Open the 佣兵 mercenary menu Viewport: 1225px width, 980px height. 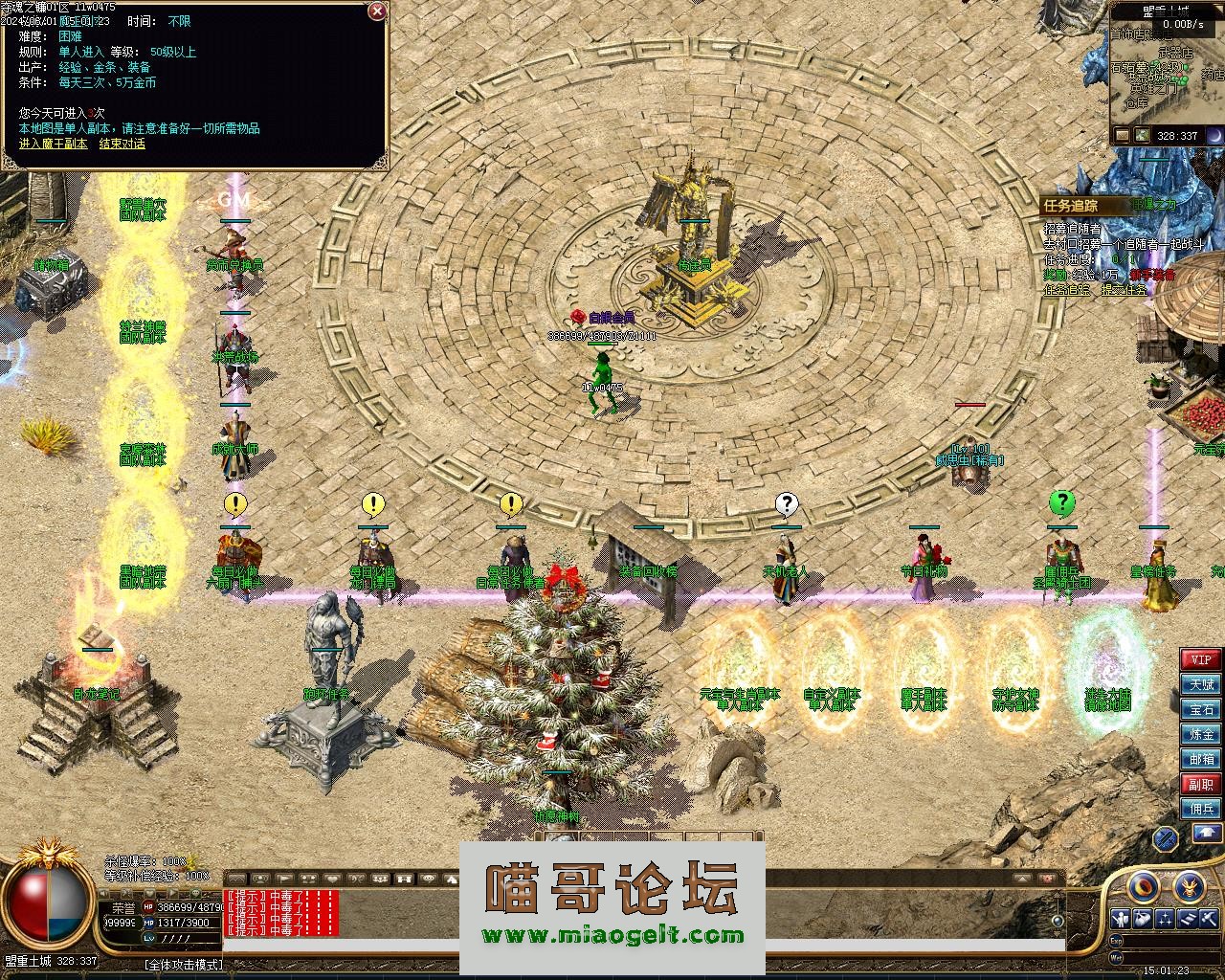[x=1201, y=809]
